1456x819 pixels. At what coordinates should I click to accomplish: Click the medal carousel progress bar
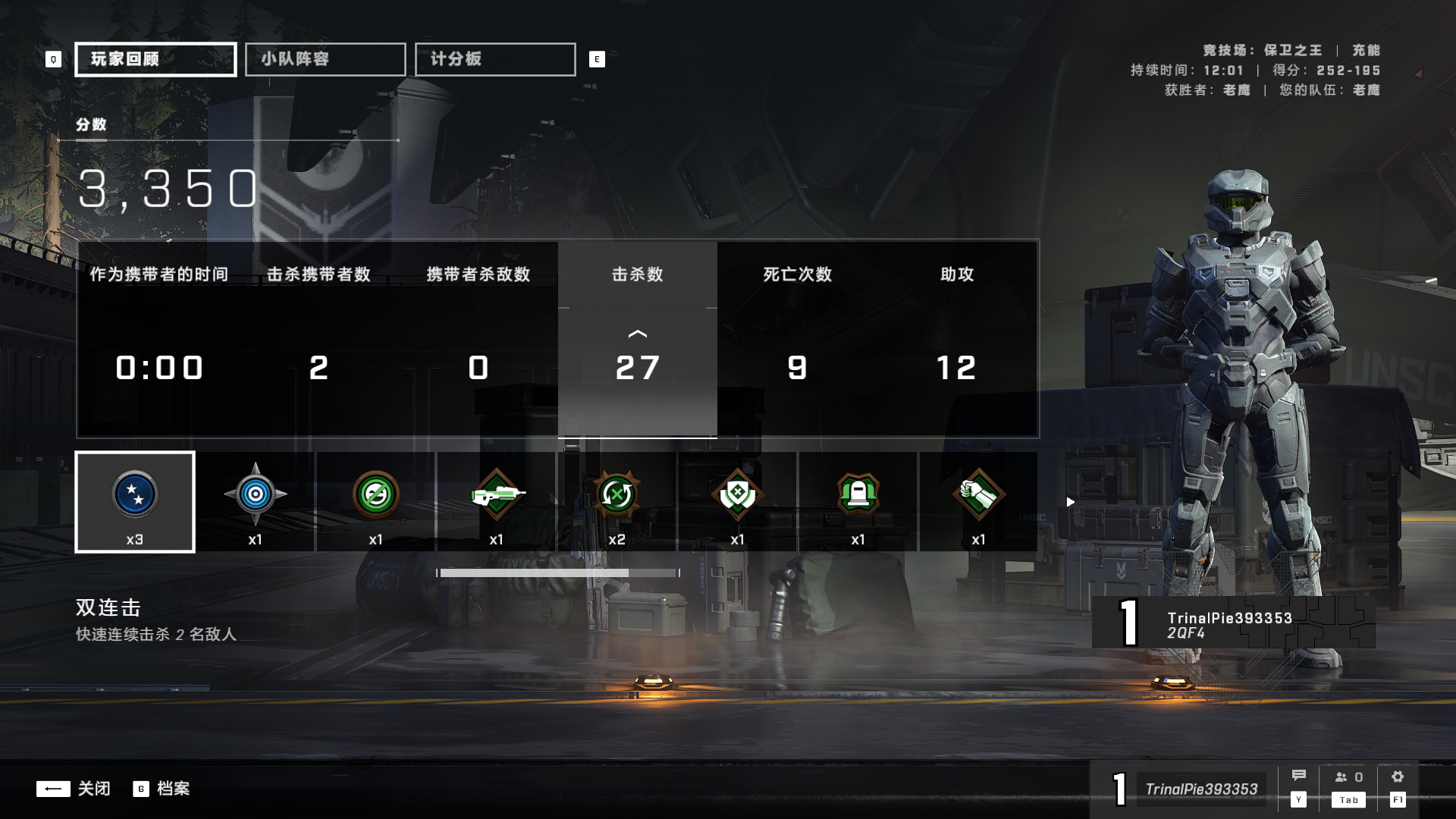point(559,574)
